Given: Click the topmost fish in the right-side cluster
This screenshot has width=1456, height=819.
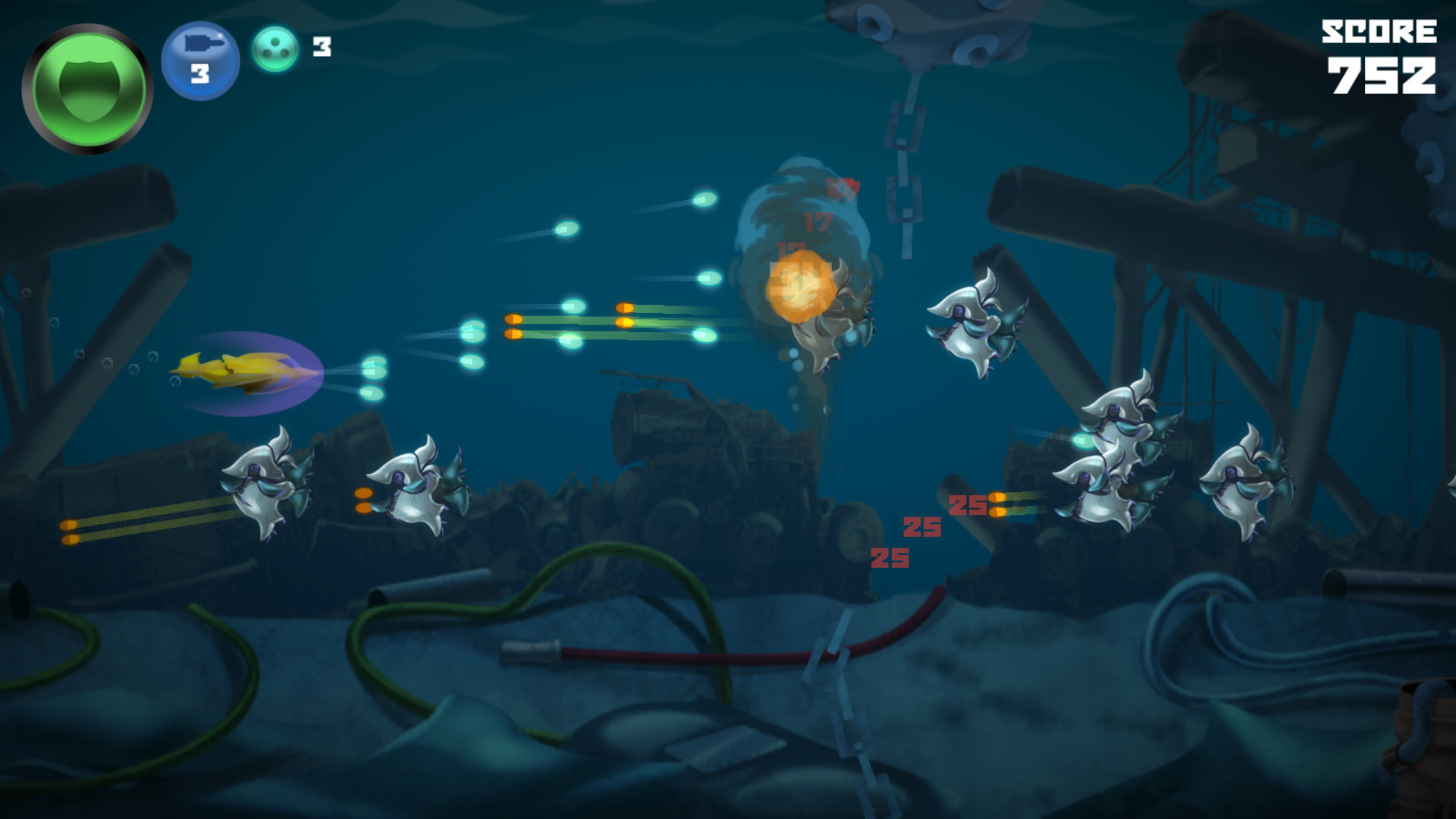Looking at the screenshot, I should coord(1115,409).
